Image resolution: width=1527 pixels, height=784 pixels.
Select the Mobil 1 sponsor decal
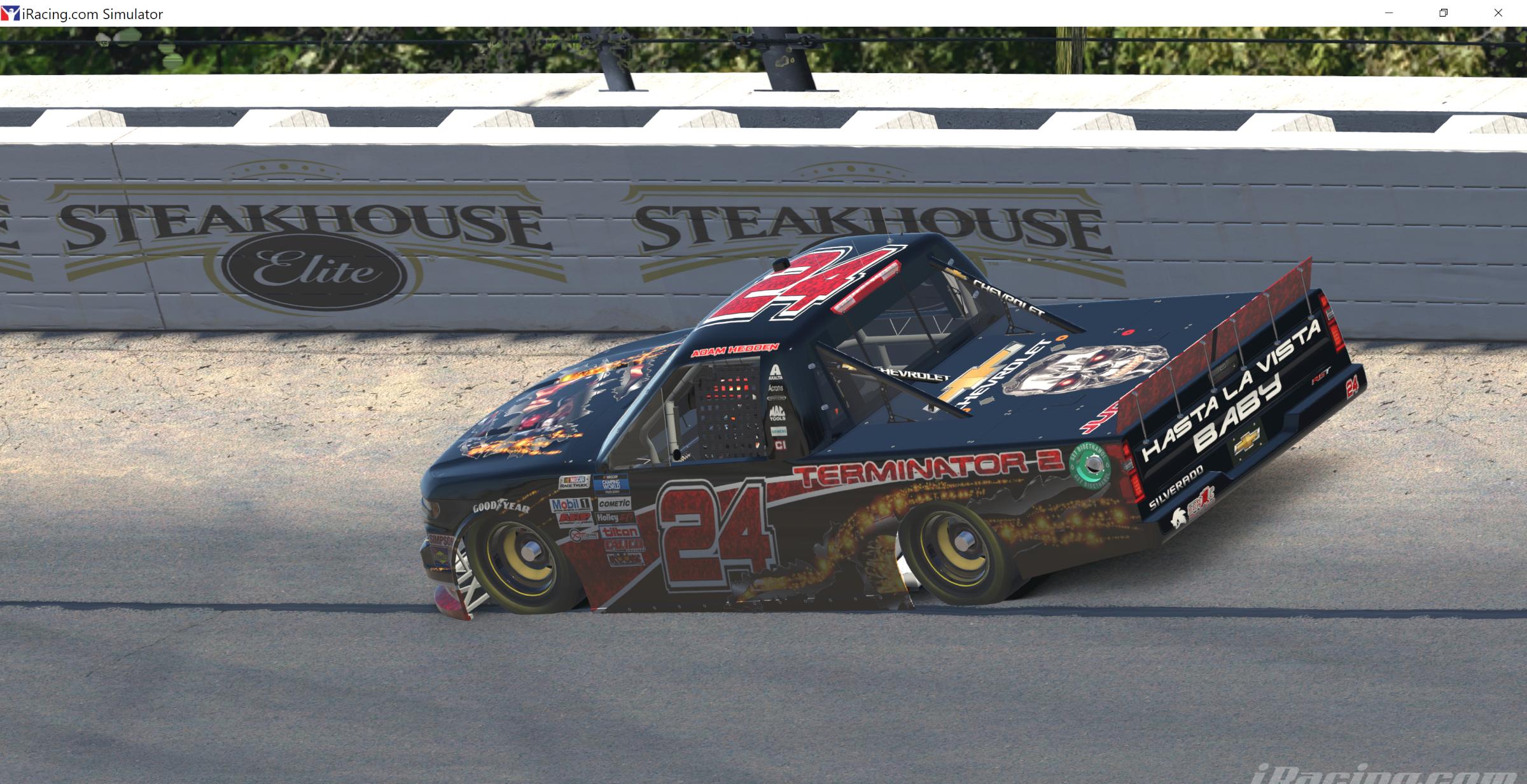pos(572,505)
